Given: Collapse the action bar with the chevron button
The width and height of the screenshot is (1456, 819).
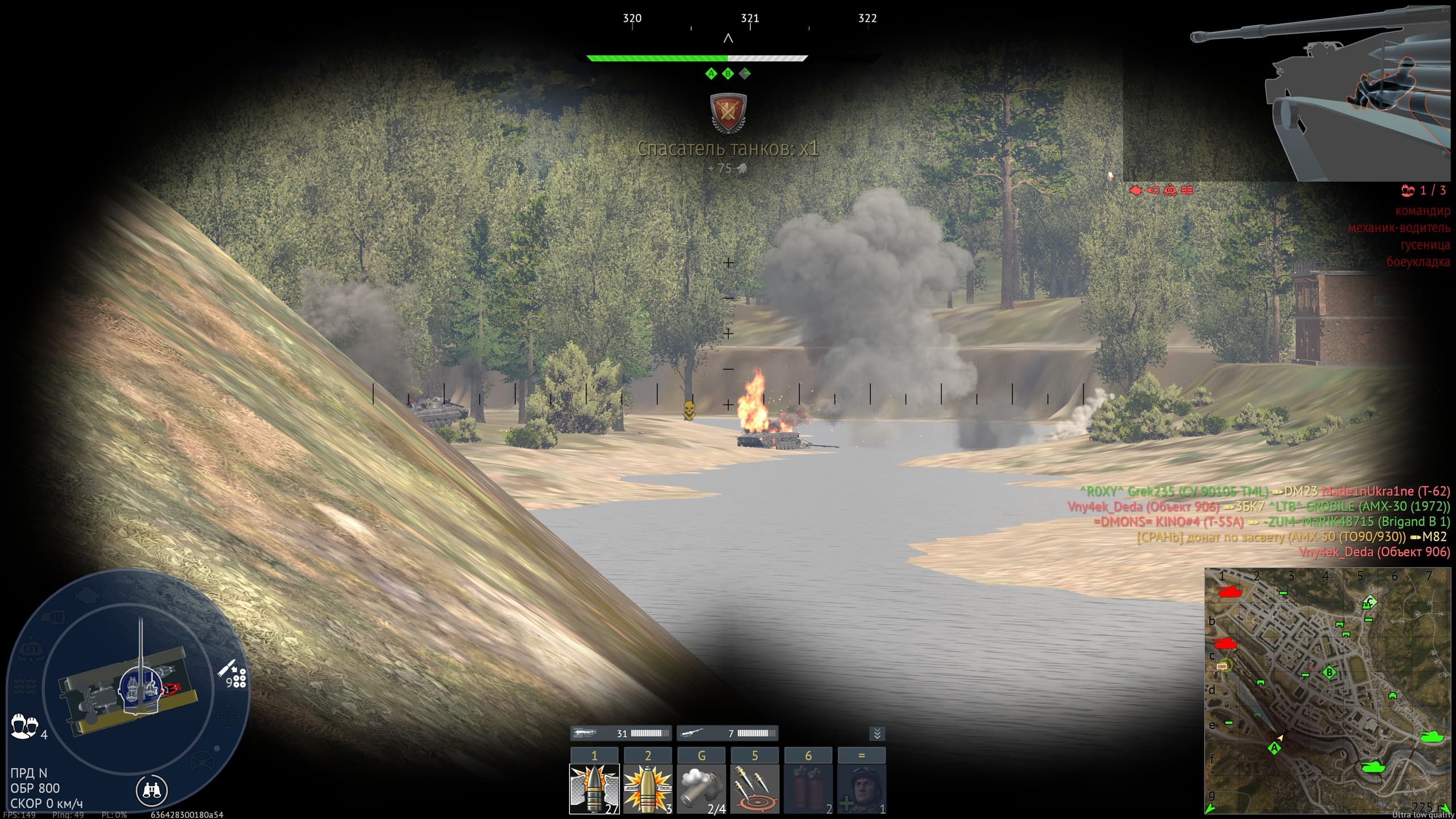Looking at the screenshot, I should 877,734.
